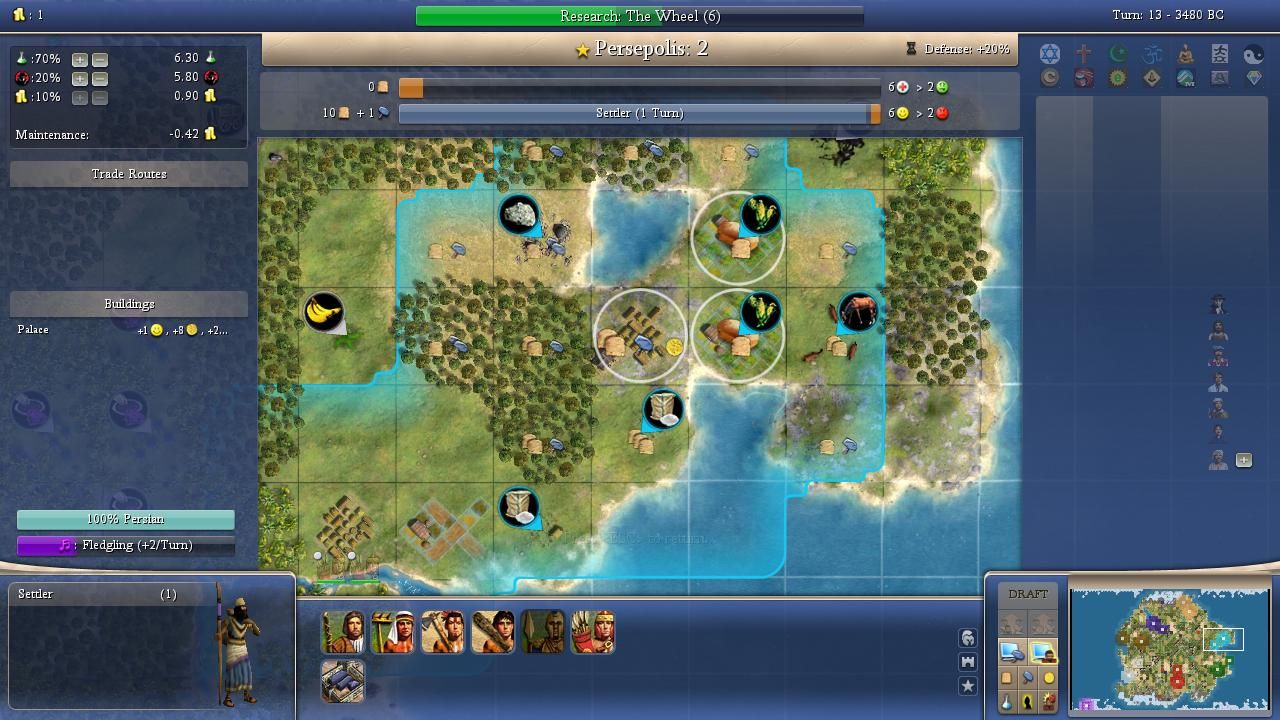This screenshot has width=1280, height=720.
Task: Click the Judaism Star of David icon
Action: tap(1049, 54)
